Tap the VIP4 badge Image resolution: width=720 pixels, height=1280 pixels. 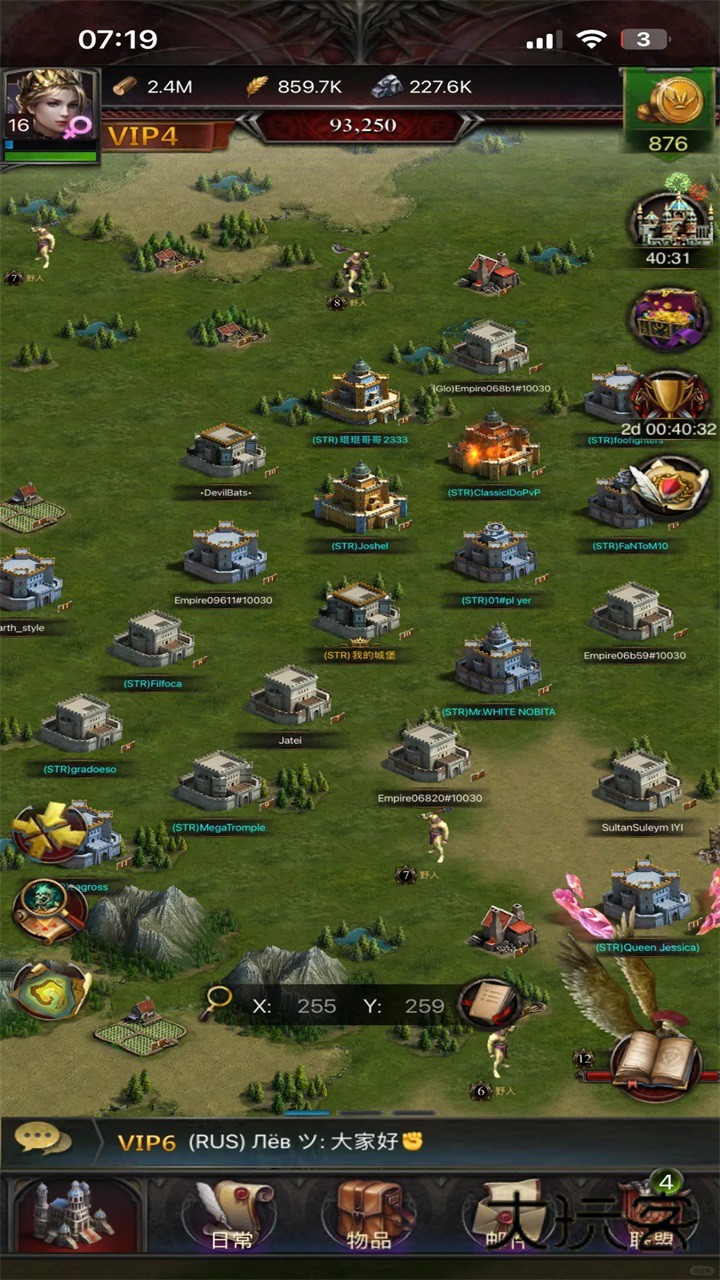pos(144,136)
